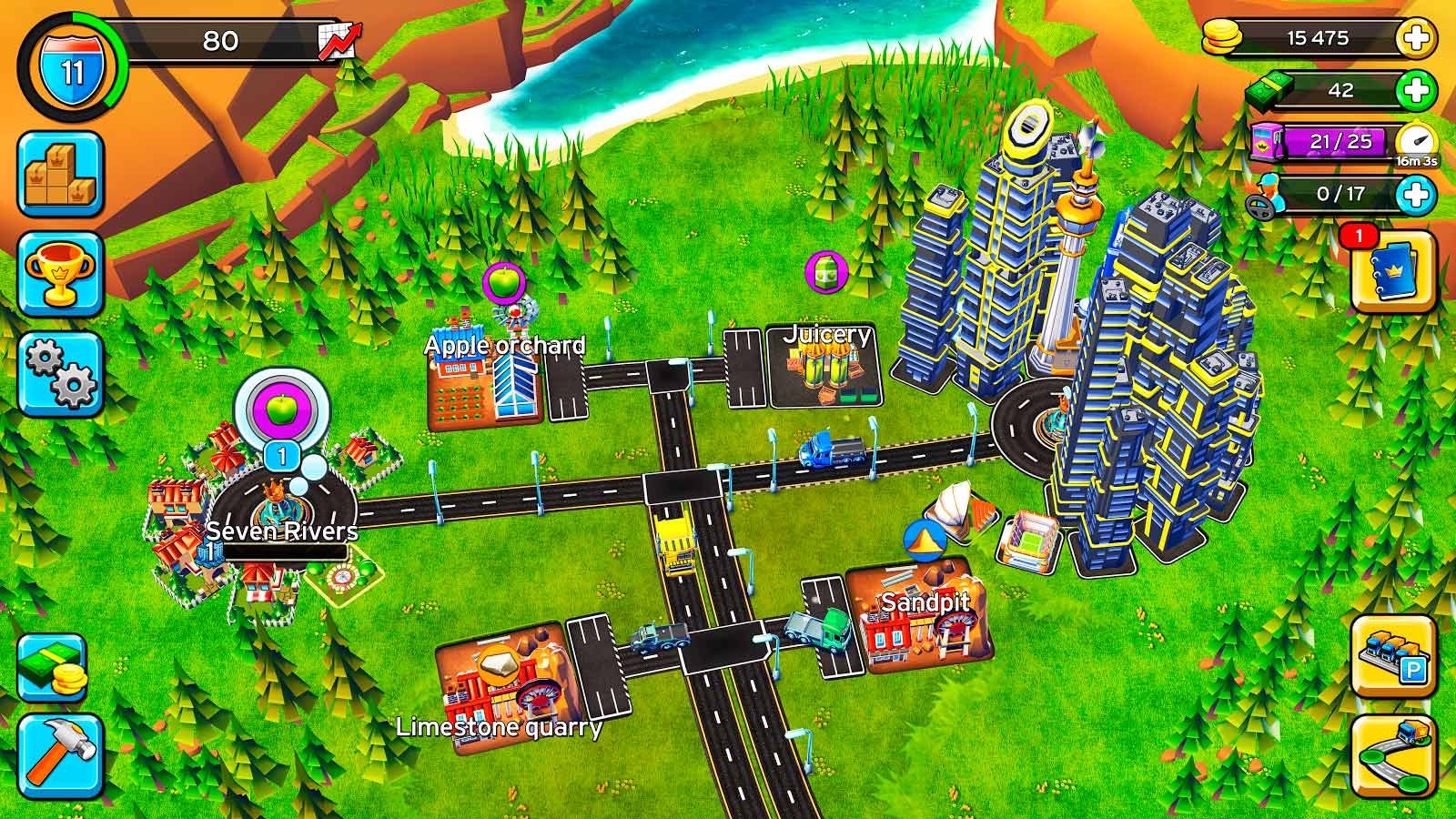The width and height of the screenshot is (1456, 819).
Task: Click the red stock chart icon
Action: (x=339, y=39)
